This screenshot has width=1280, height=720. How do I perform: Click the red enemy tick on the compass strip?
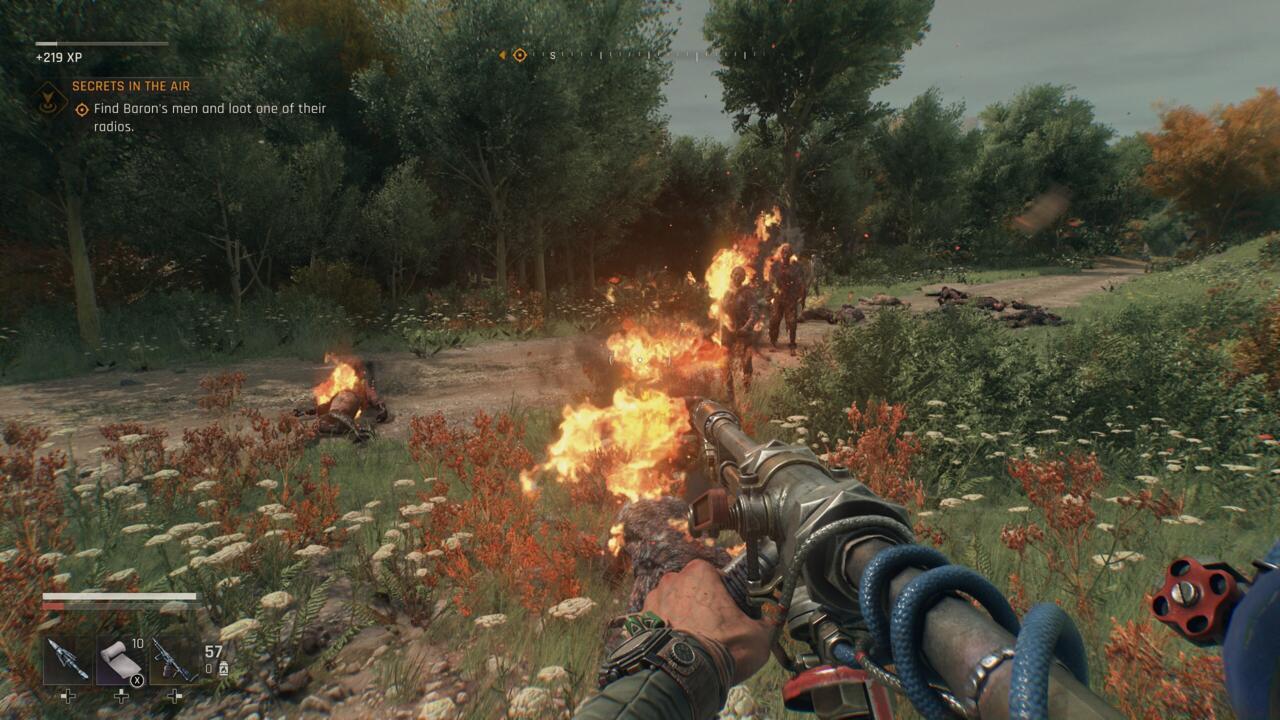click(773, 44)
